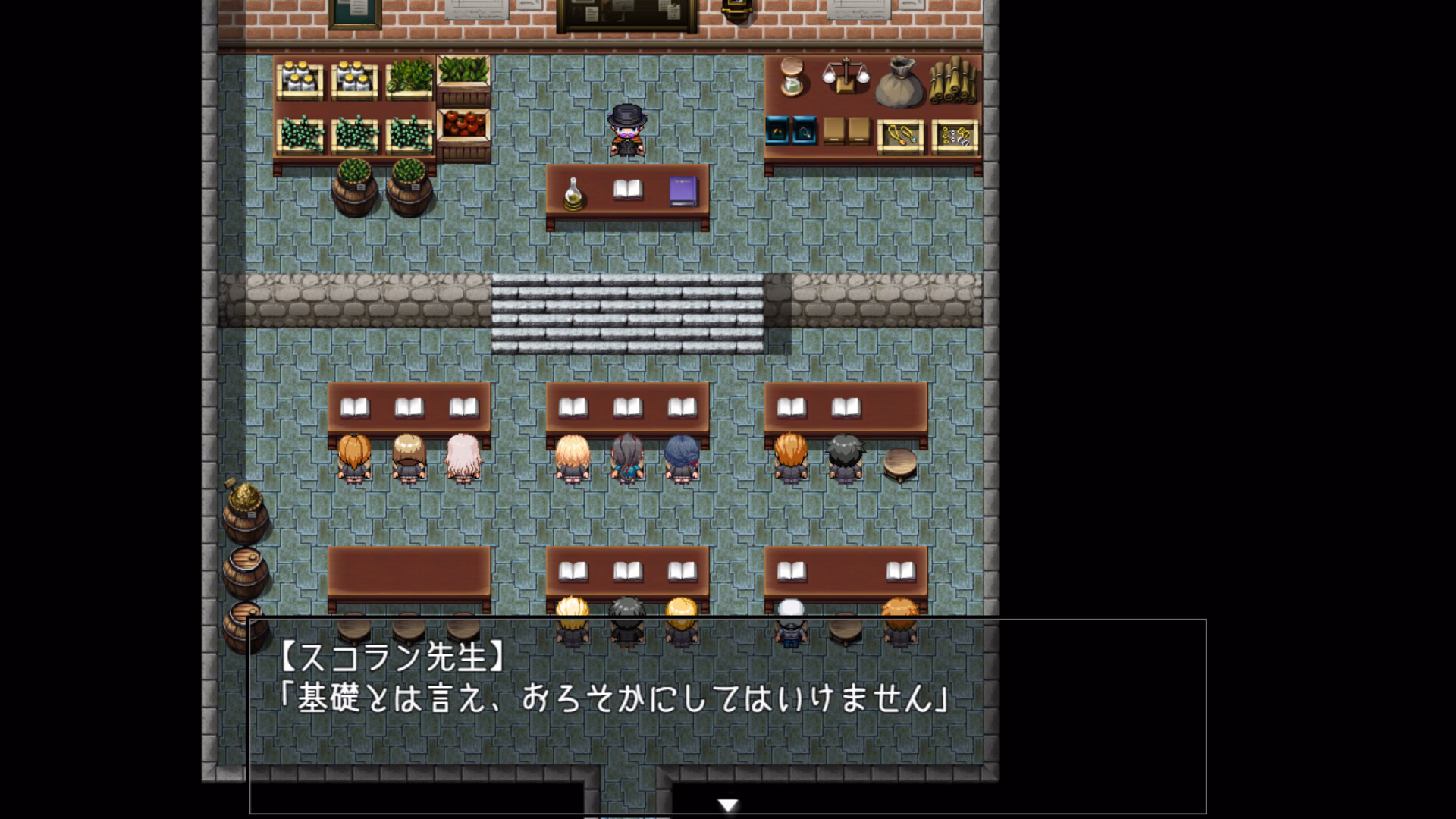Click the teacher Scolan in the black top hat

coord(626,129)
